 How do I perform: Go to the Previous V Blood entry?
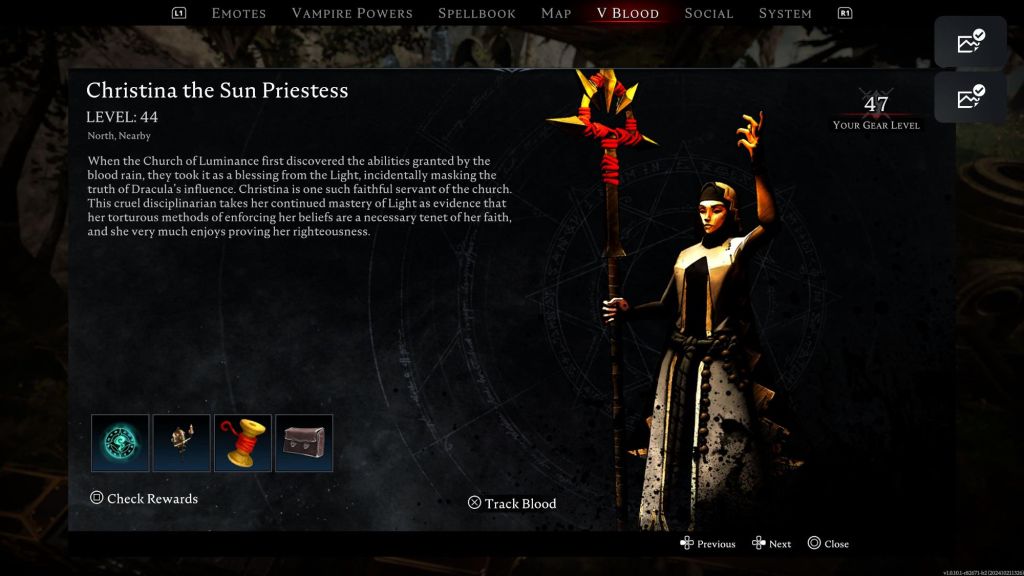708,544
